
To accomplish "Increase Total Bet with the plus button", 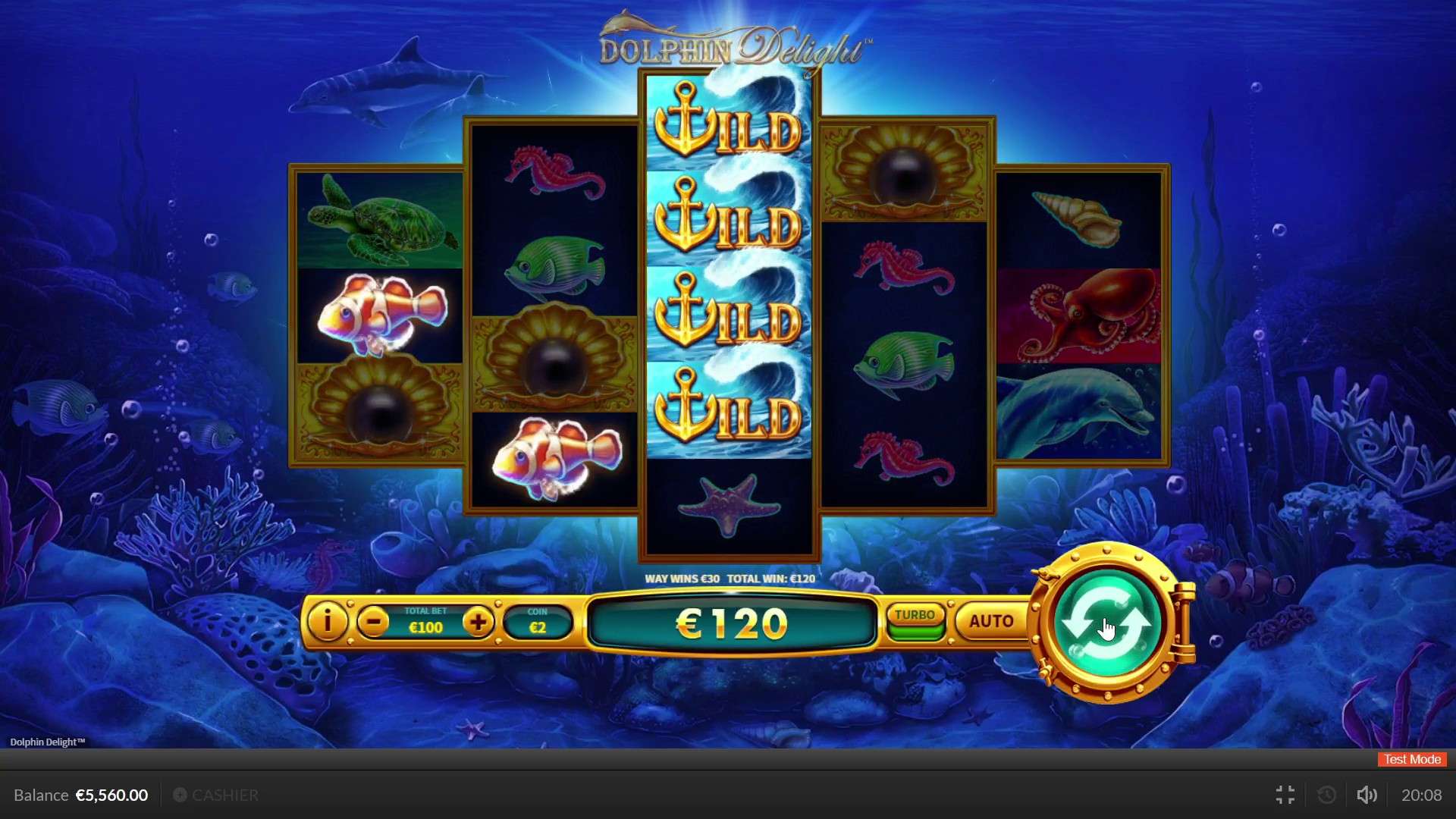I will [x=479, y=622].
